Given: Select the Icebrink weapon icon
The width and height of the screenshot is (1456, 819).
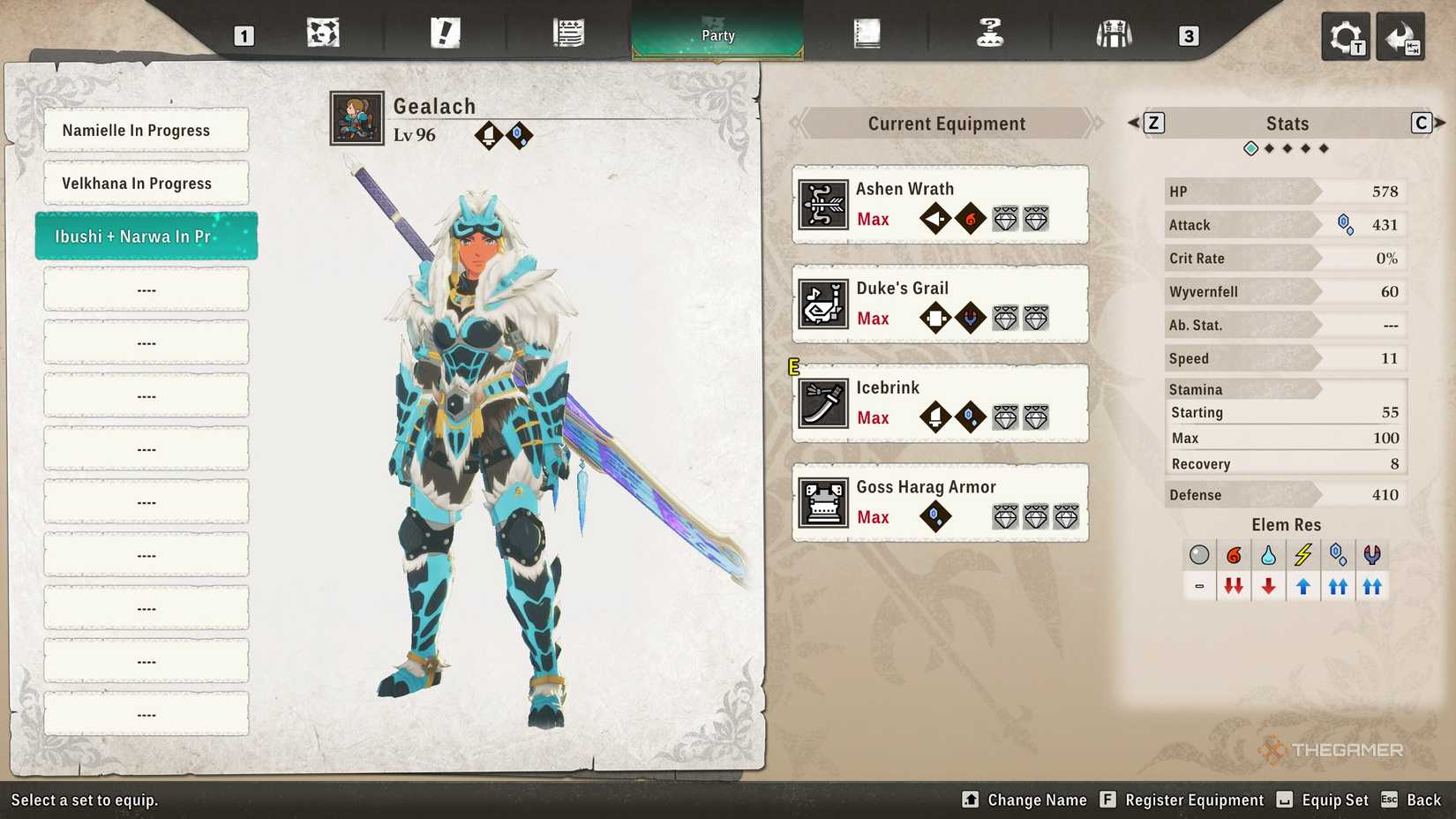Looking at the screenshot, I should click(822, 402).
